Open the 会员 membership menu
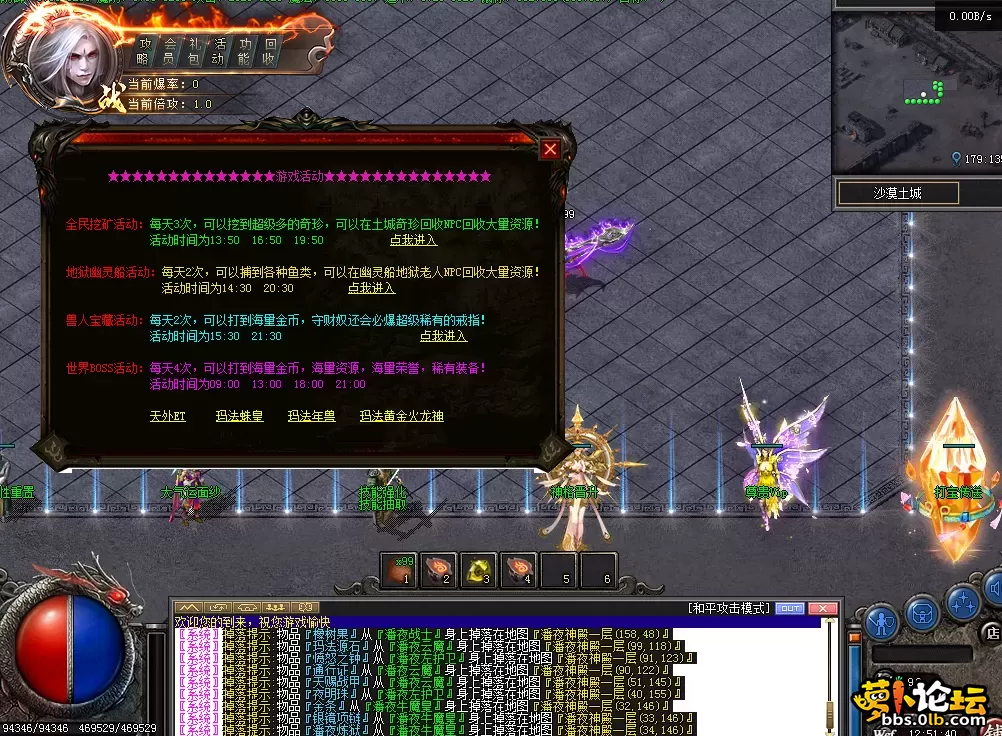This screenshot has height=736, width=1002. pyautogui.click(x=170, y=51)
